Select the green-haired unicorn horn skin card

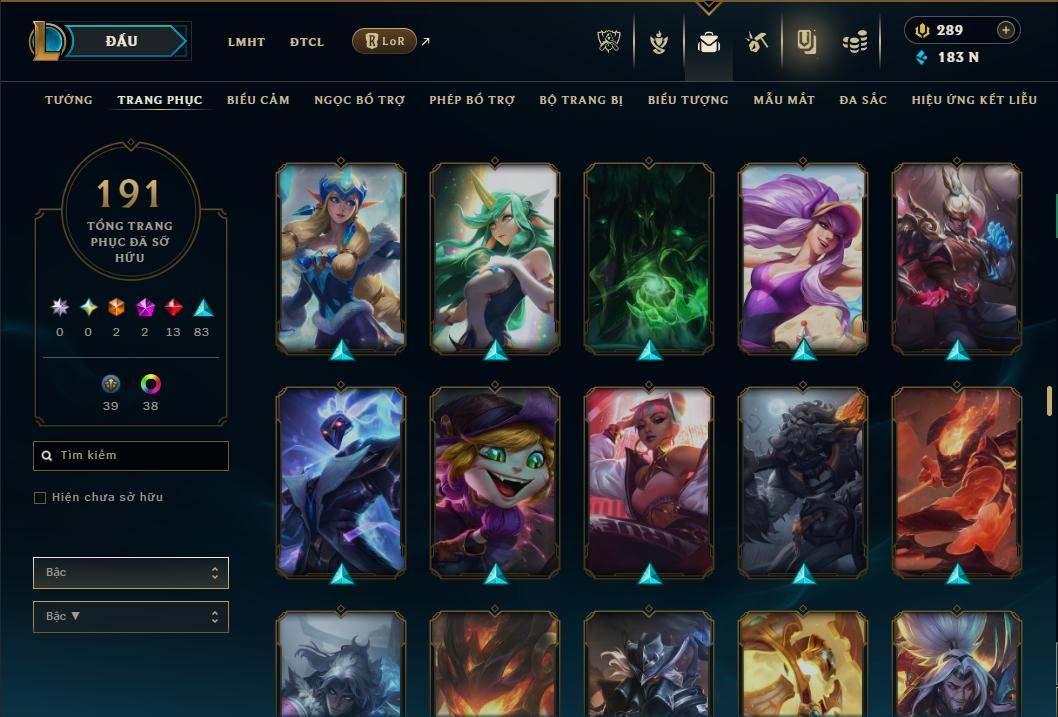coord(495,258)
